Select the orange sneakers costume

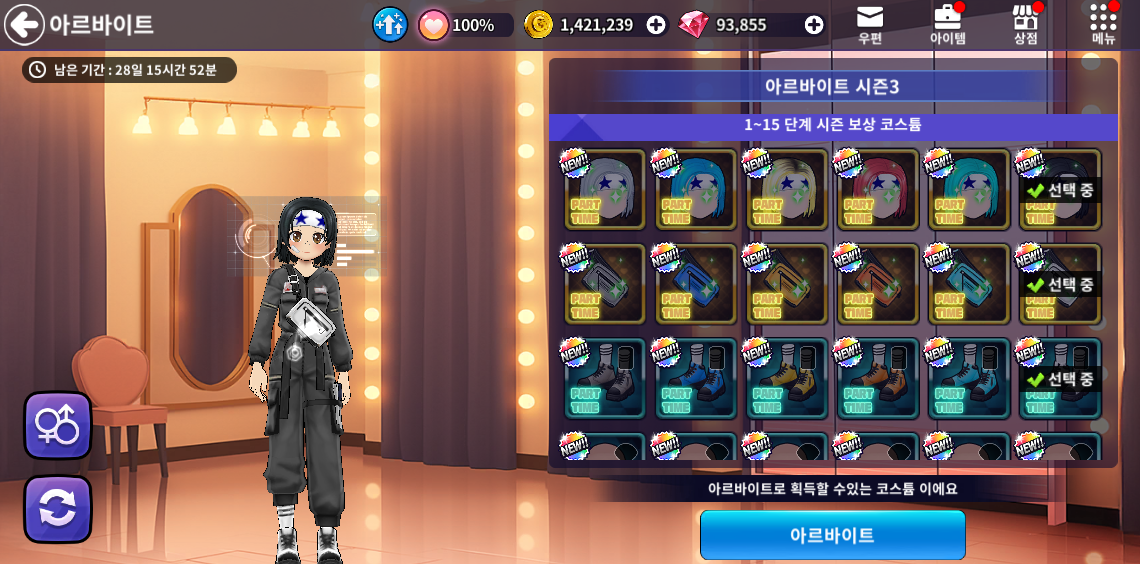(878, 378)
